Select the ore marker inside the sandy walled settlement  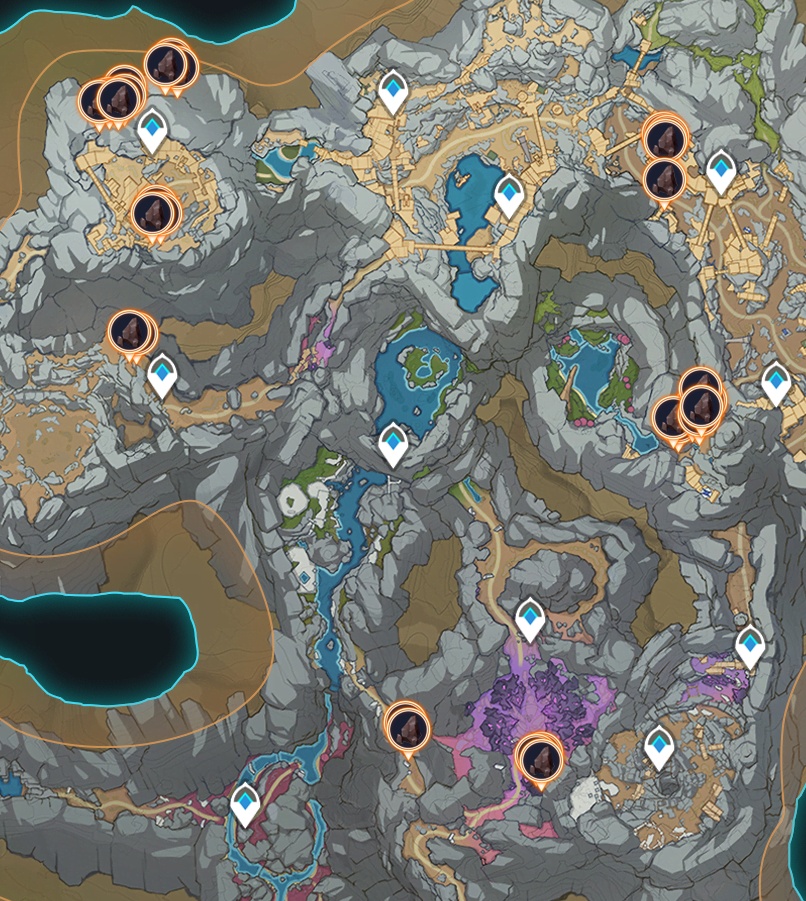point(153,212)
